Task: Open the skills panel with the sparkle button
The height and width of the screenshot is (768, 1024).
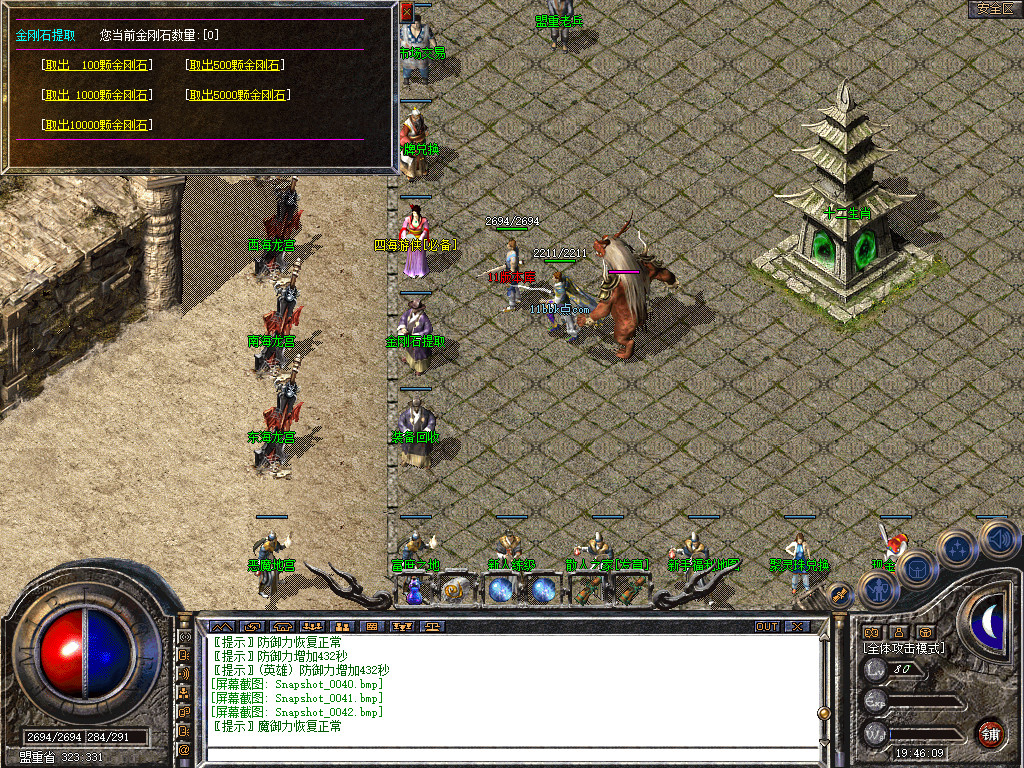Action: click(x=957, y=548)
